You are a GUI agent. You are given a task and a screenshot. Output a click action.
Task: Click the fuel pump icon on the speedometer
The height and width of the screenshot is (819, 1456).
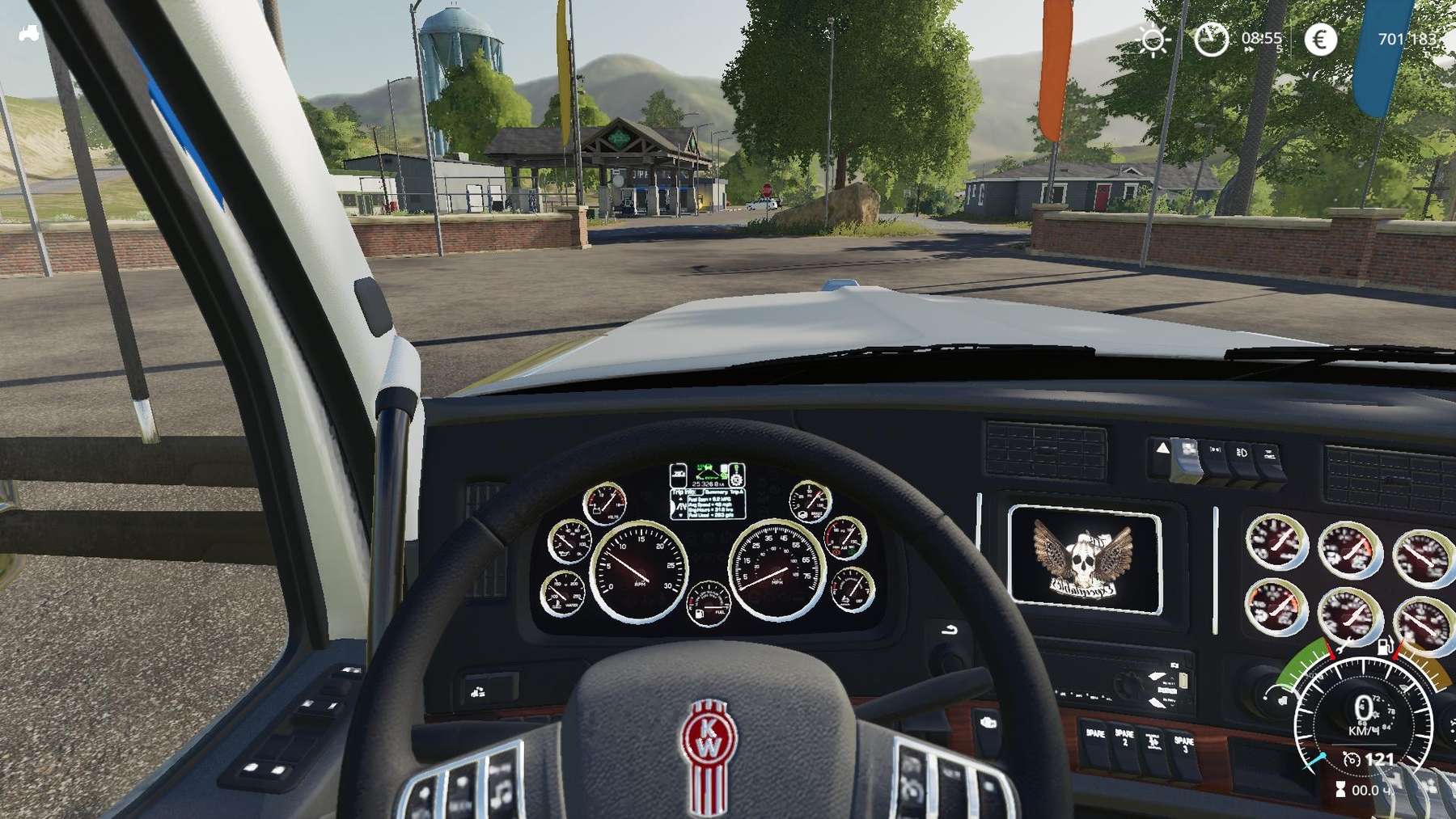coord(1385,646)
